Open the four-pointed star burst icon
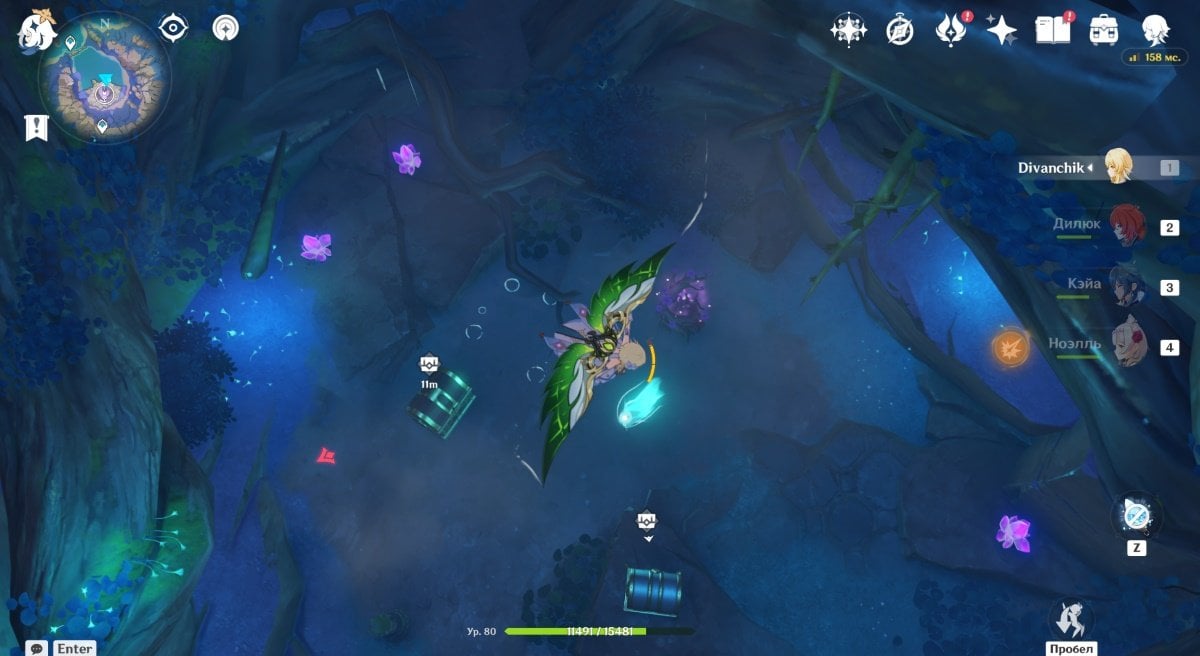 [x=848, y=30]
